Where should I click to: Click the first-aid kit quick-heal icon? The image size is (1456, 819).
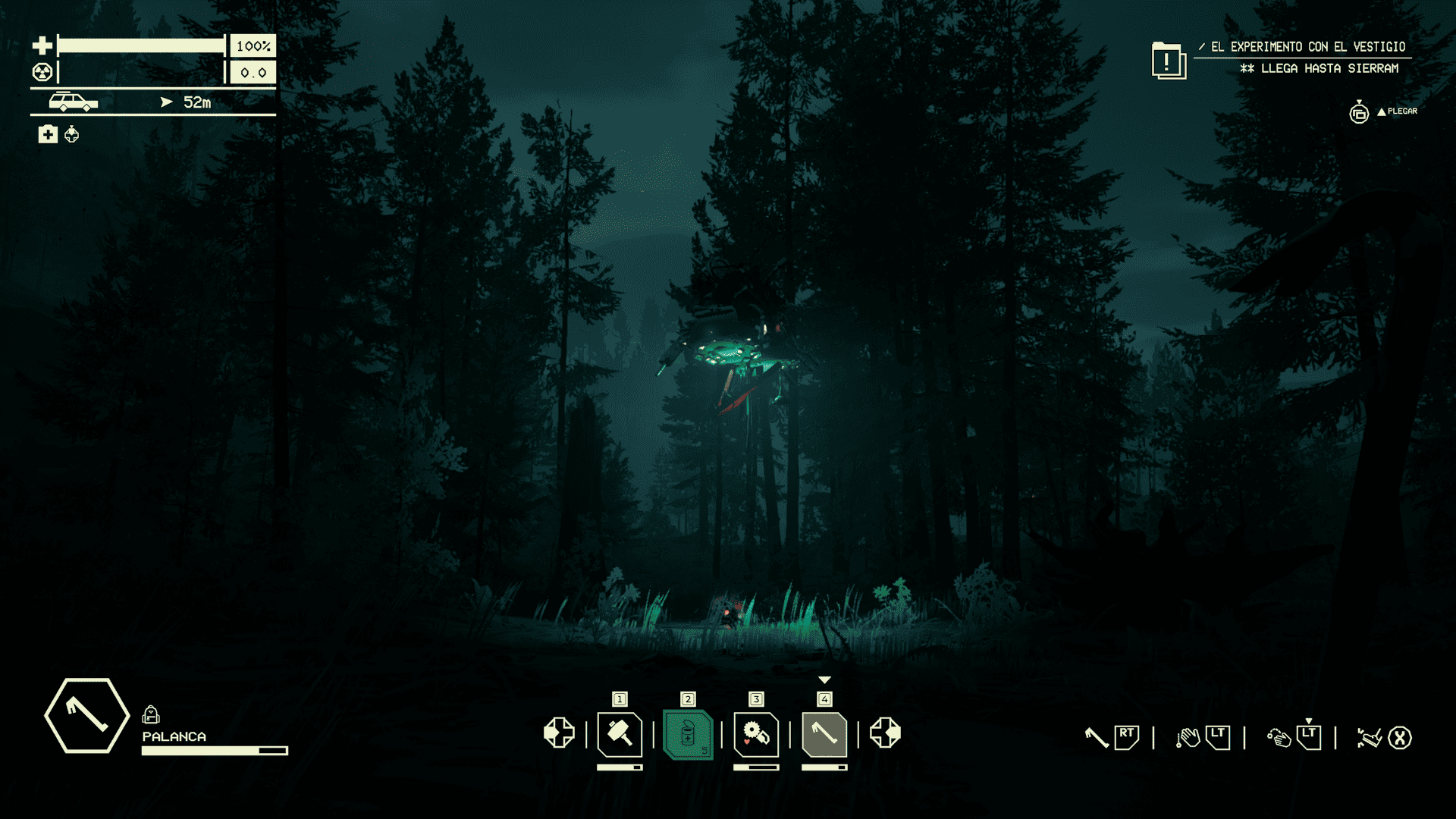(48, 134)
